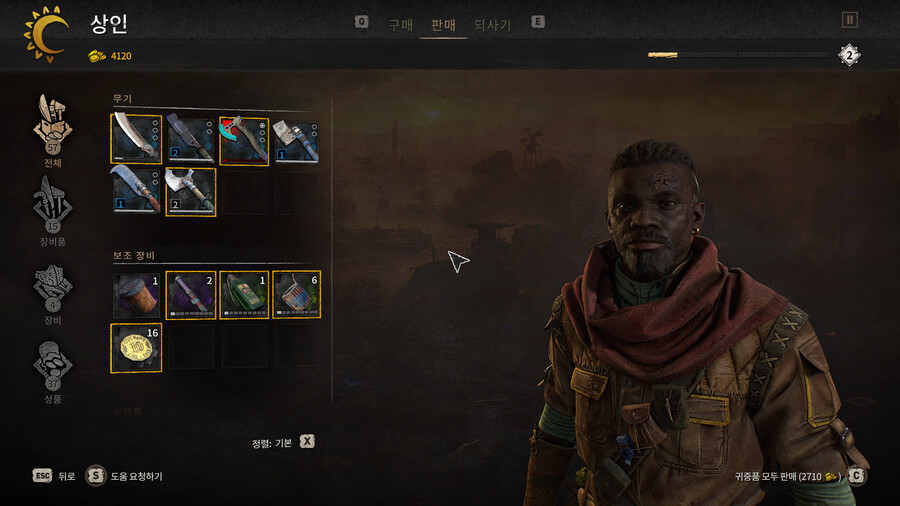Select the can item with quantity 6
This screenshot has width=900, height=506.
coord(297,295)
